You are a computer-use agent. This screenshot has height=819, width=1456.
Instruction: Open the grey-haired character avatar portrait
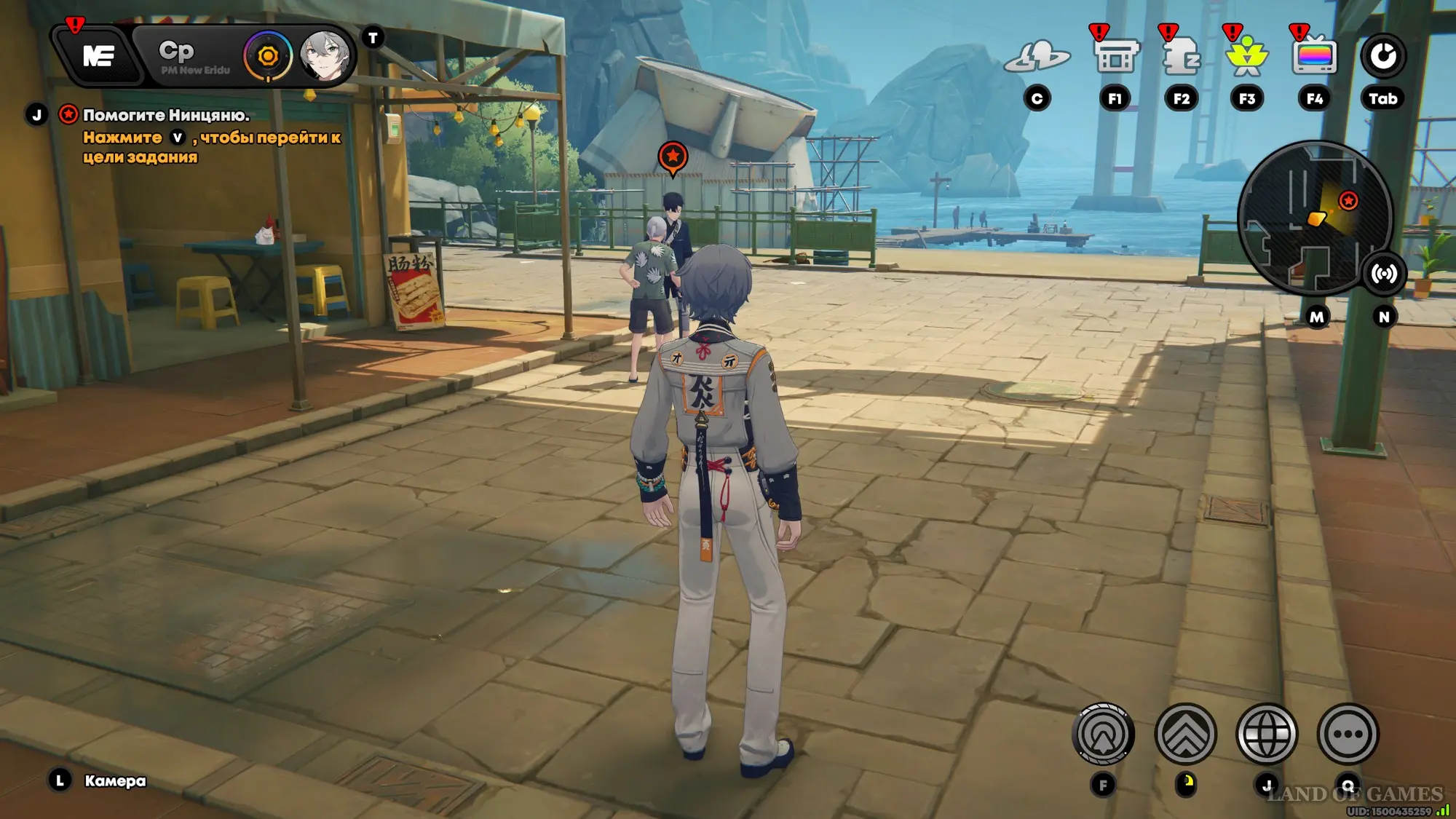point(325,56)
